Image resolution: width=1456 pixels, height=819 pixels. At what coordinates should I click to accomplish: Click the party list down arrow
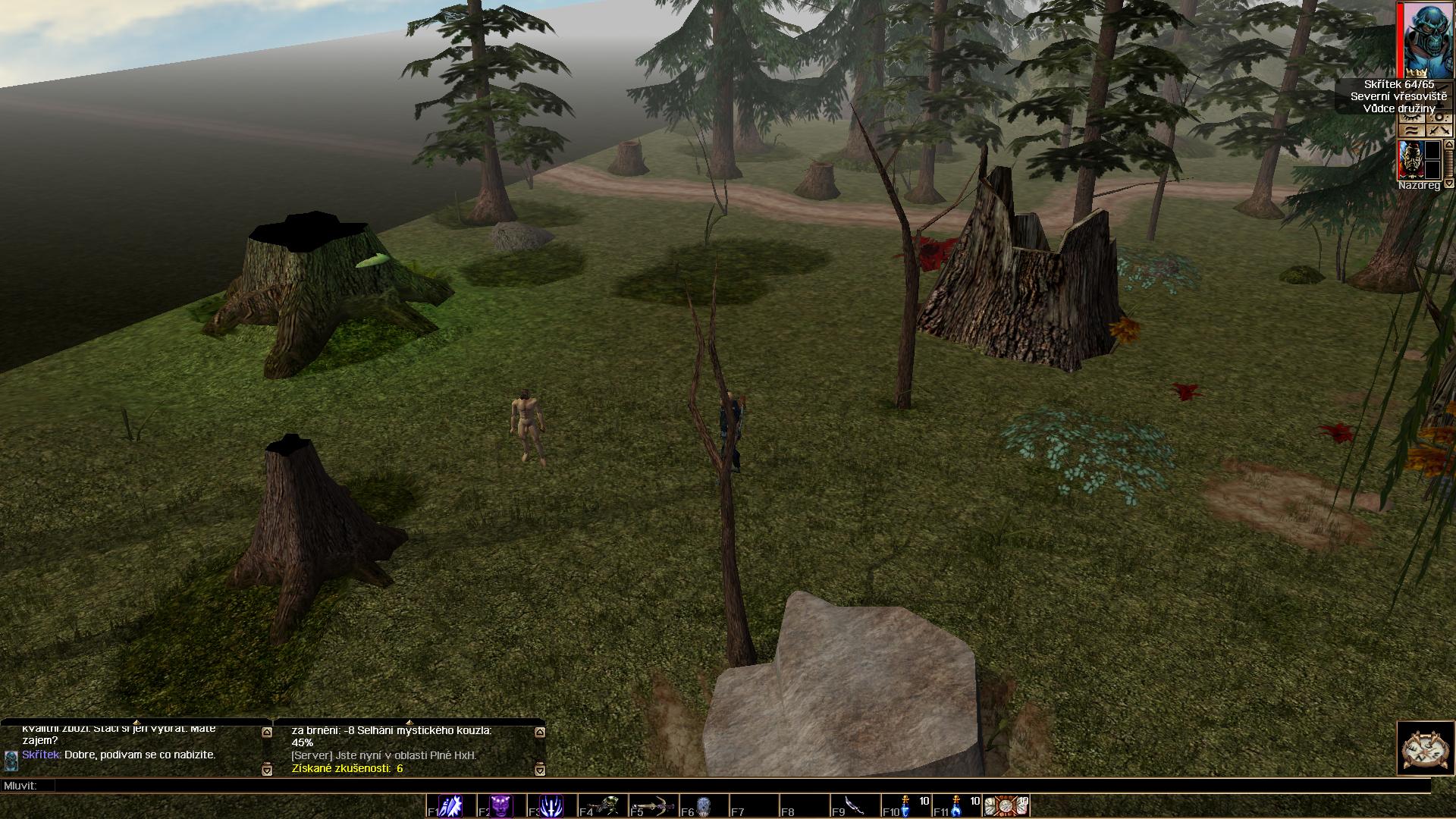(1448, 184)
